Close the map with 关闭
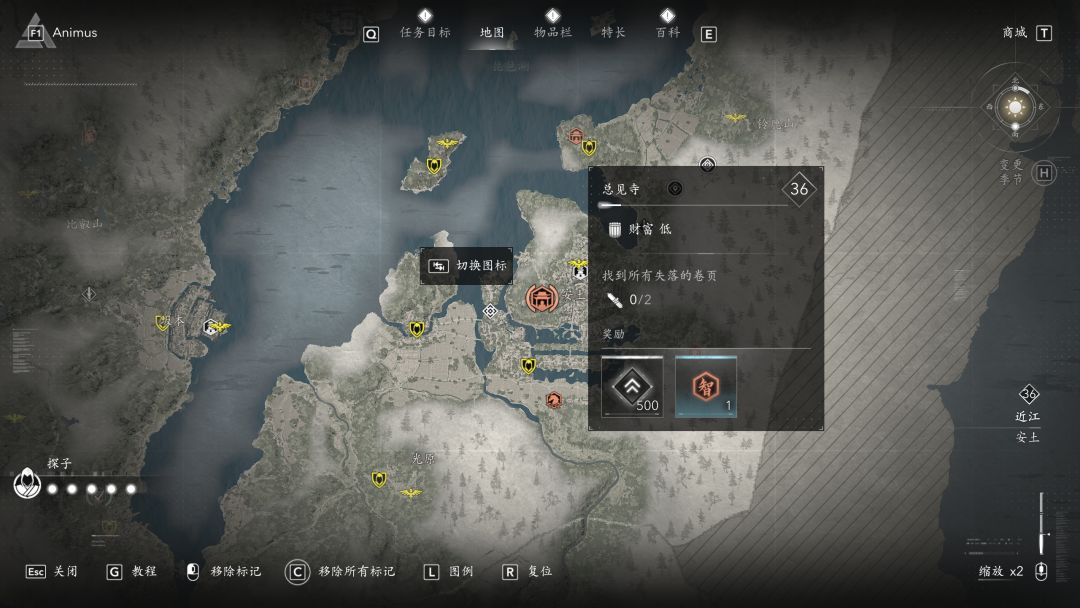Screen dimensions: 1080x608 [x=52, y=572]
